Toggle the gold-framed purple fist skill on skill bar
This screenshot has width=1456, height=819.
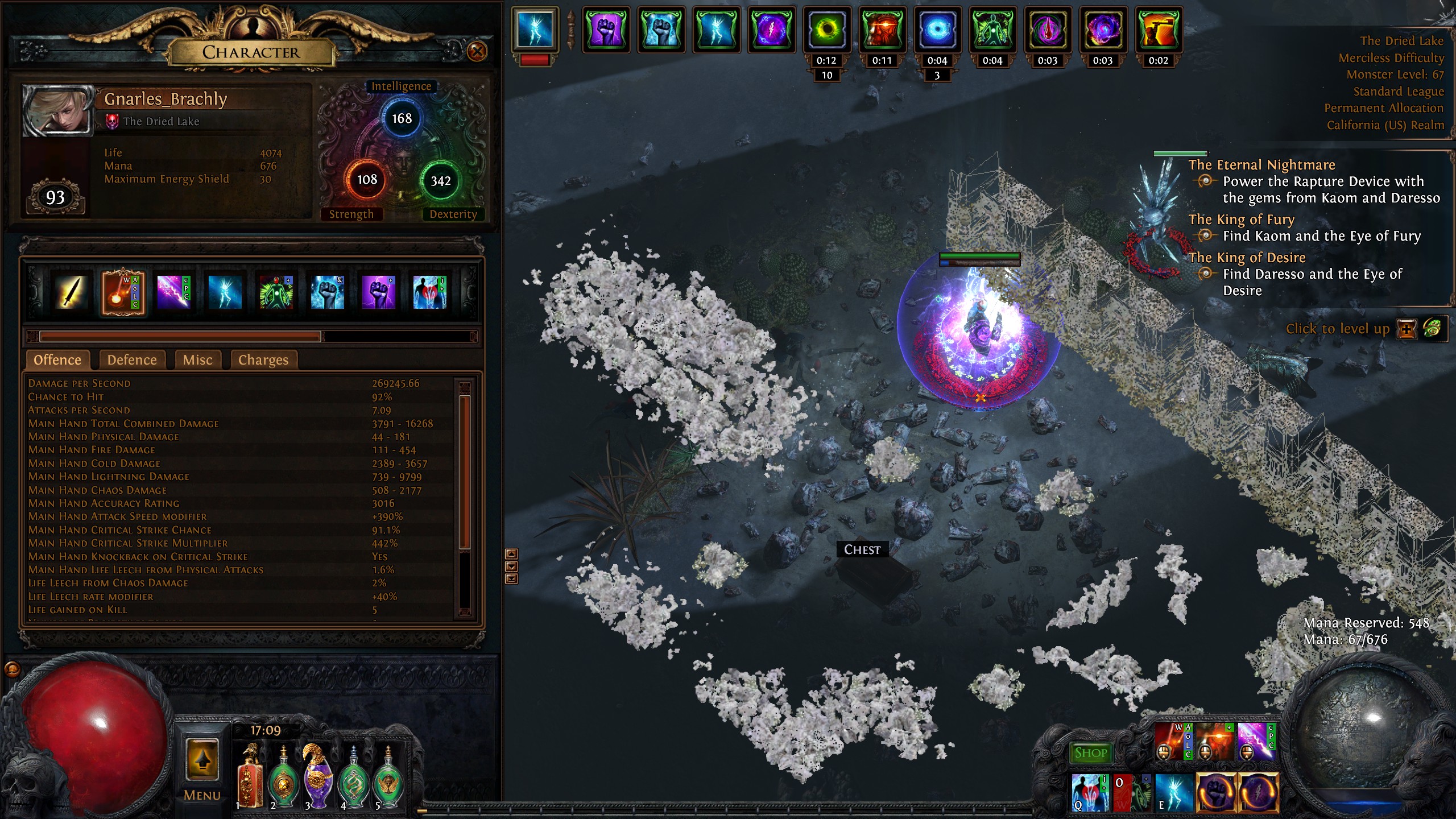(1216, 792)
